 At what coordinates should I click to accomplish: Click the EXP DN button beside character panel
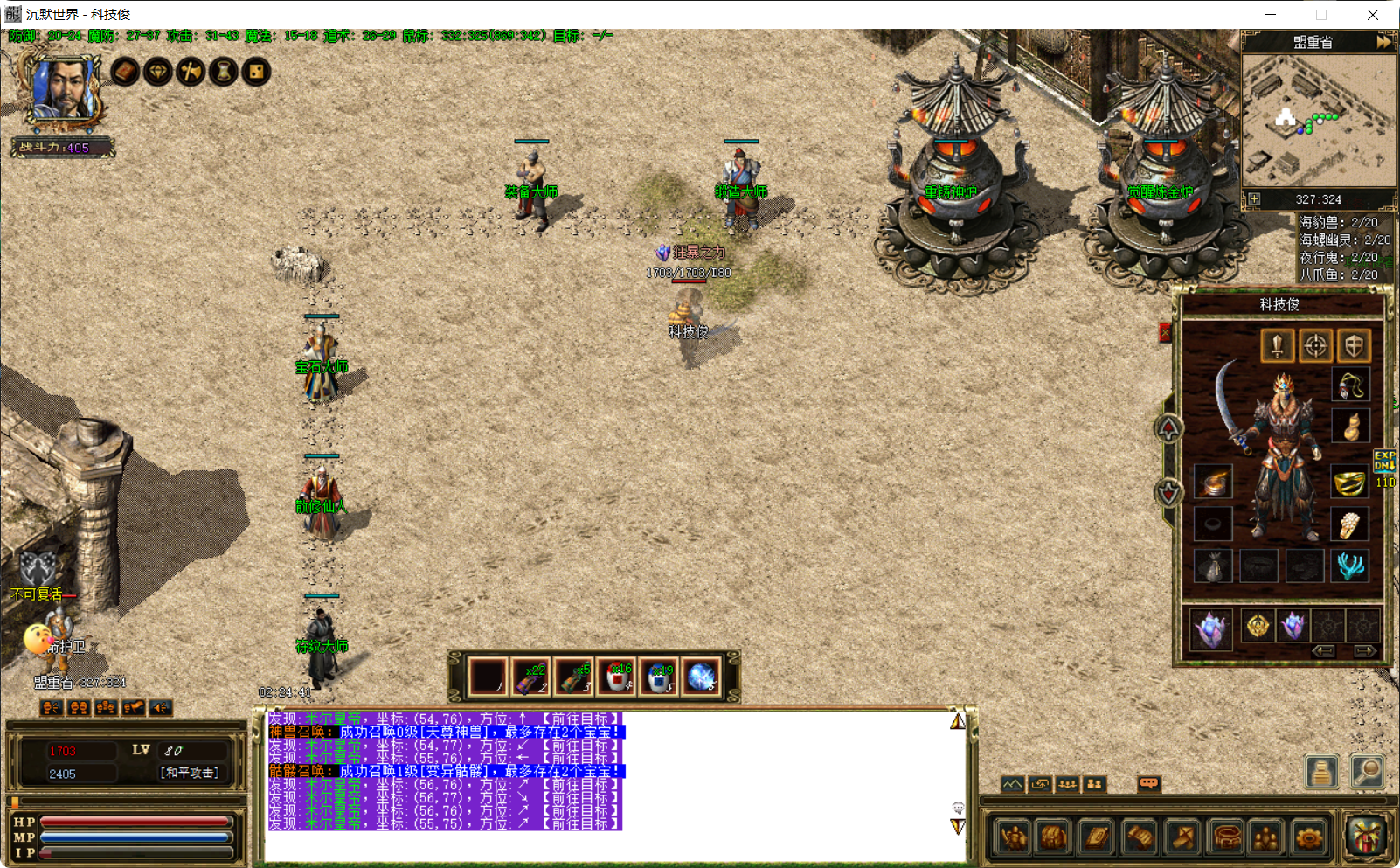coord(1385,462)
